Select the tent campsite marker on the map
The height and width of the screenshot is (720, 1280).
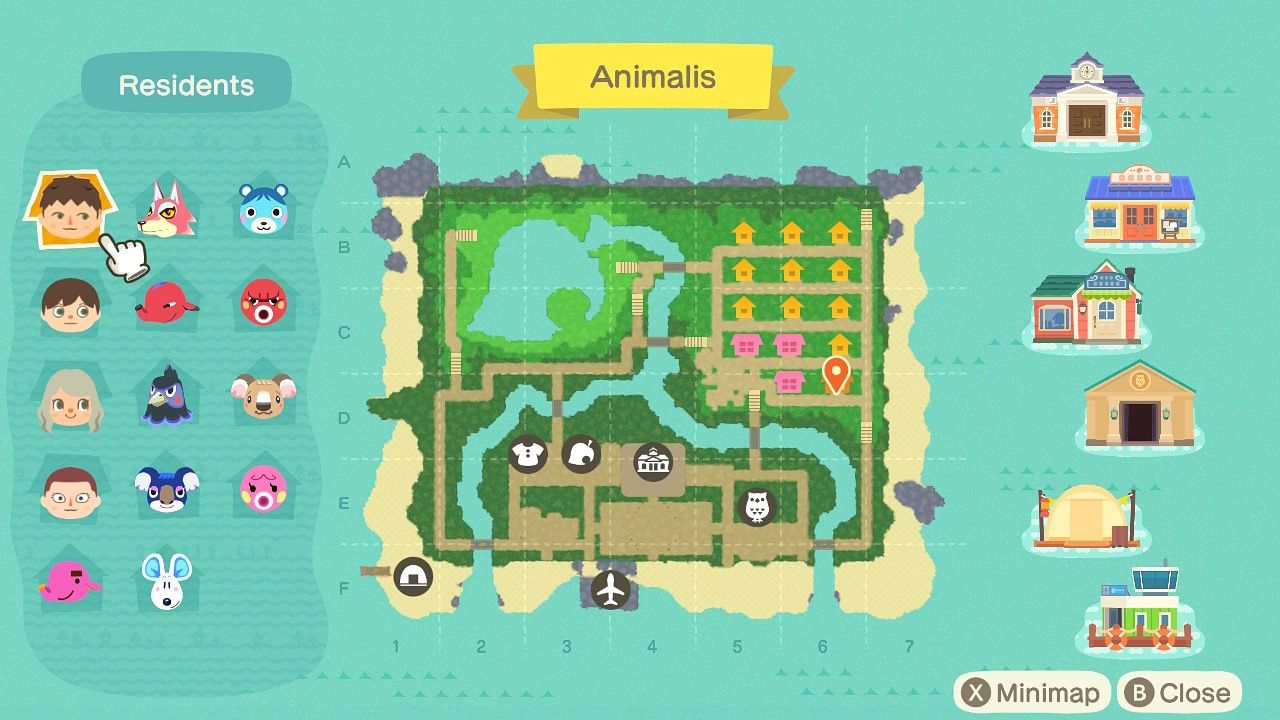click(412, 576)
